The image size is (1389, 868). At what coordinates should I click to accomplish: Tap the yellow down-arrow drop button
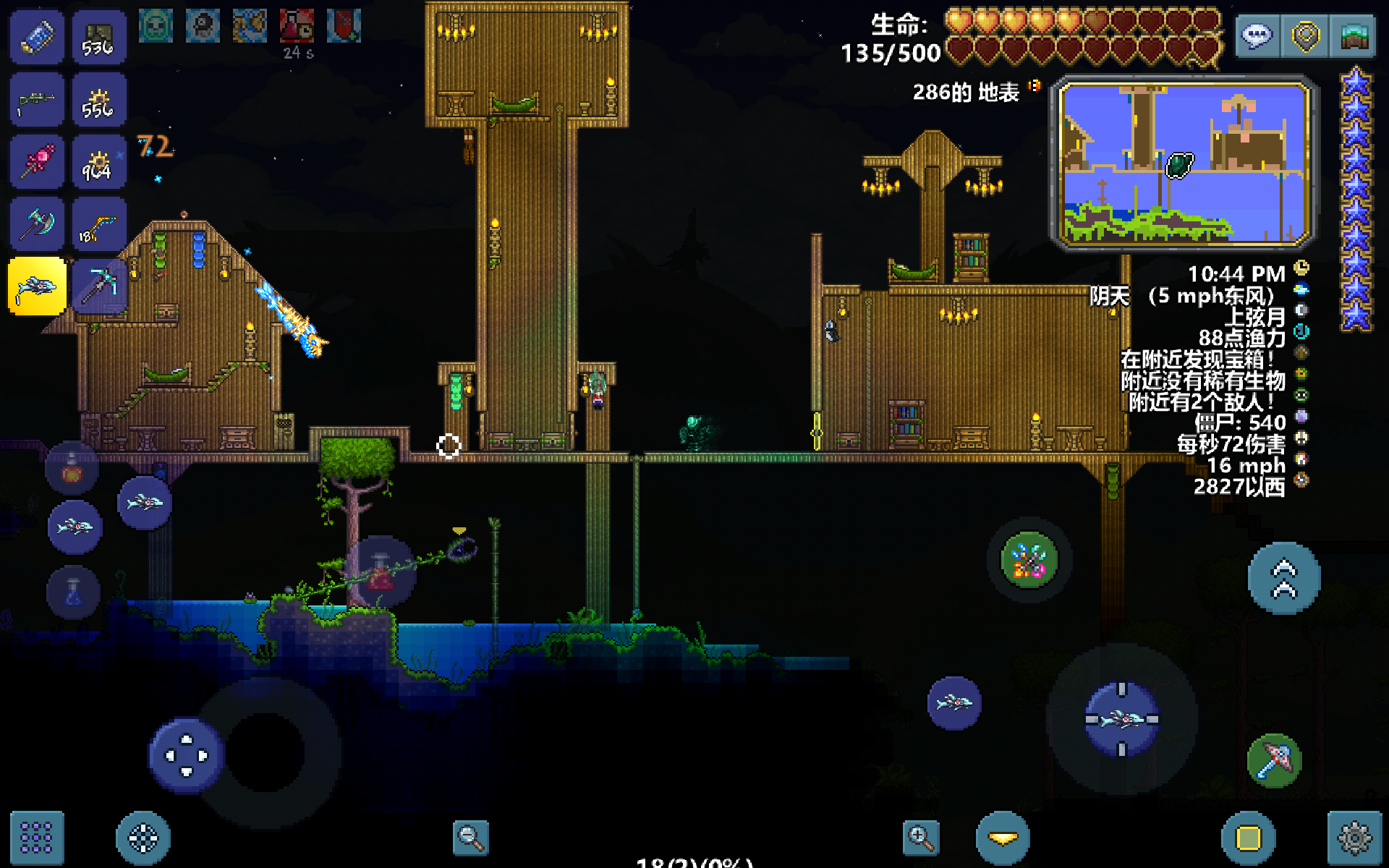1003,838
